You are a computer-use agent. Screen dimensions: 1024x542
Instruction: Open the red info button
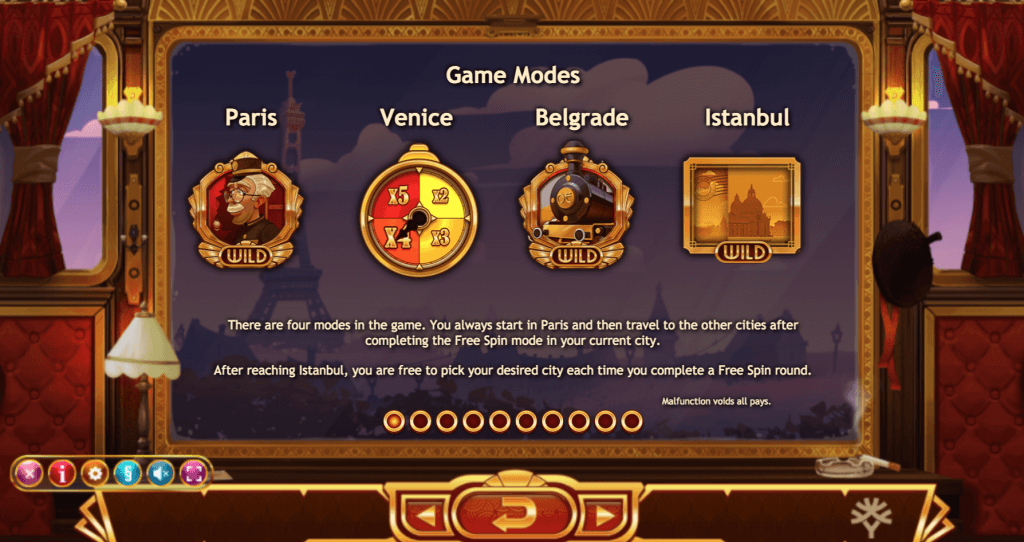click(62, 473)
